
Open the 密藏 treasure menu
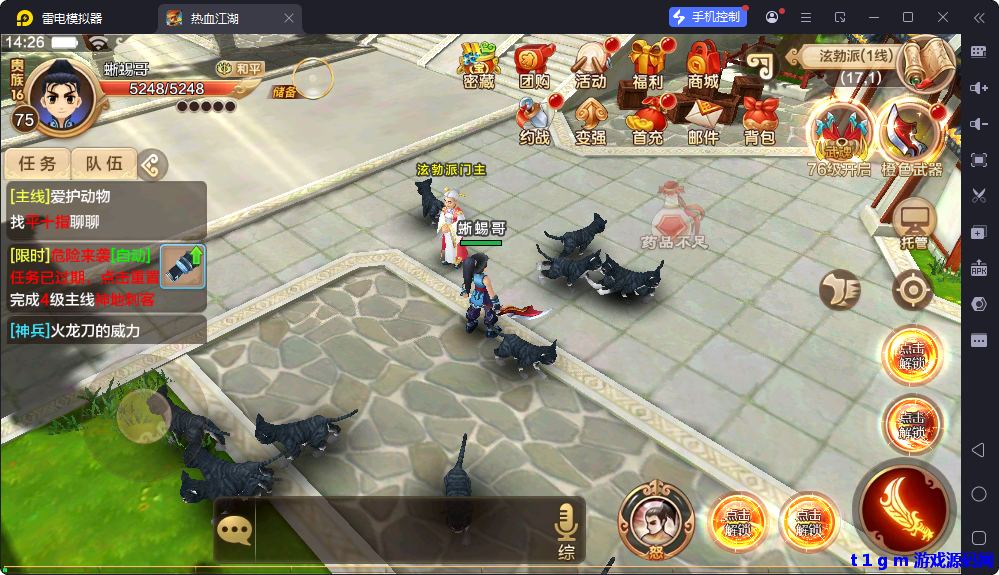pyautogui.click(x=479, y=65)
